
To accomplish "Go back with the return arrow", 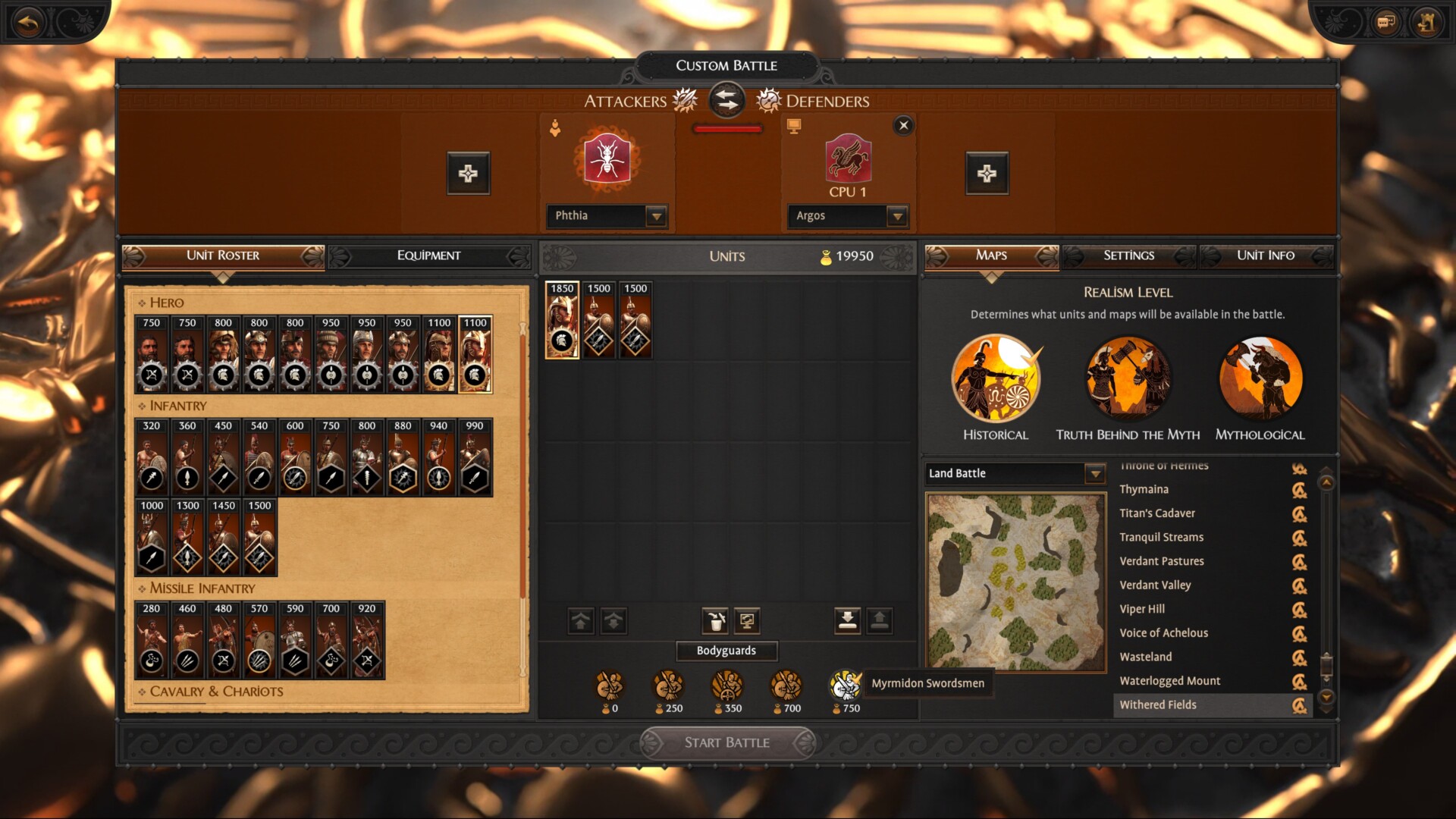I will [29, 23].
